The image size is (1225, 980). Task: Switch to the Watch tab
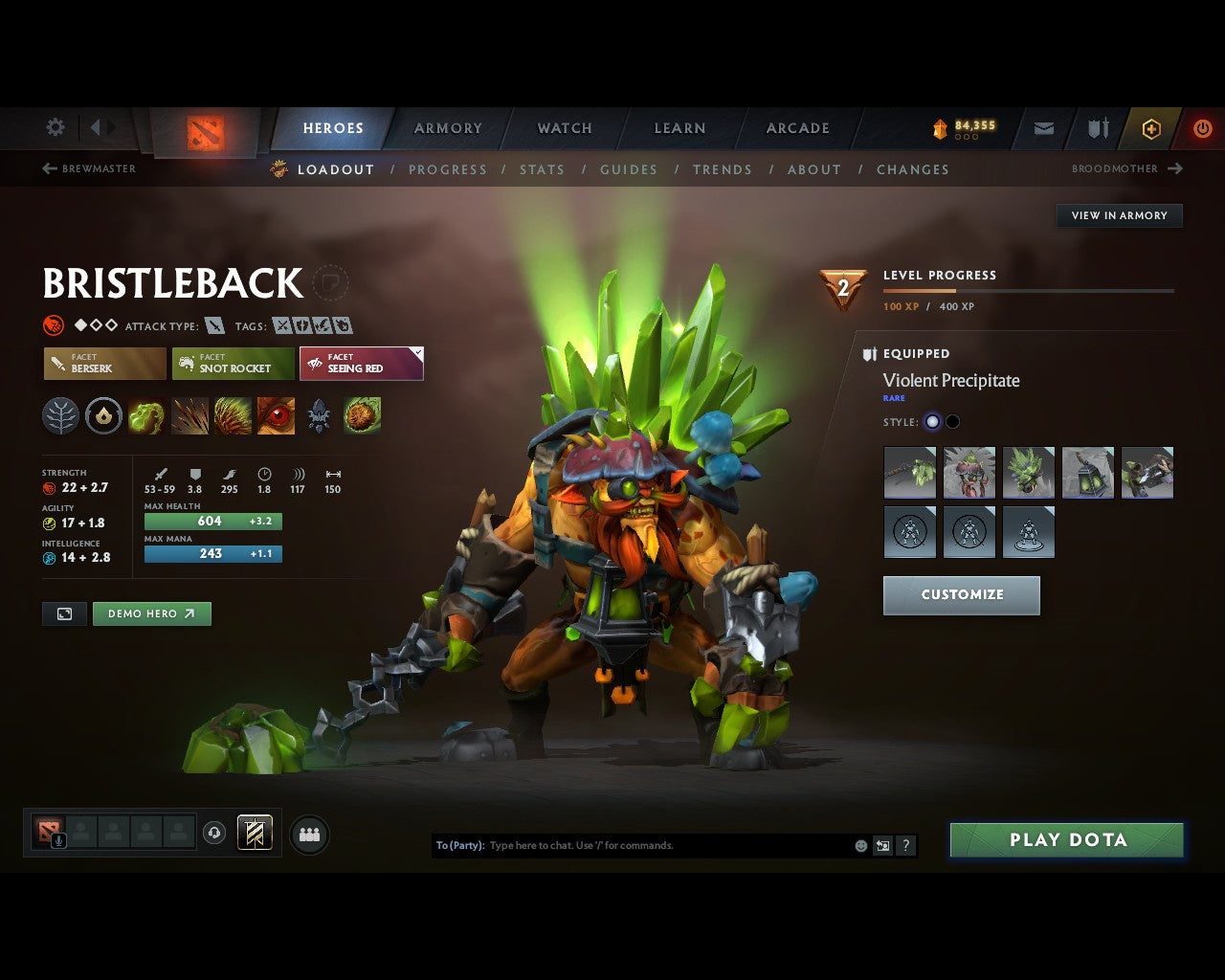(565, 128)
